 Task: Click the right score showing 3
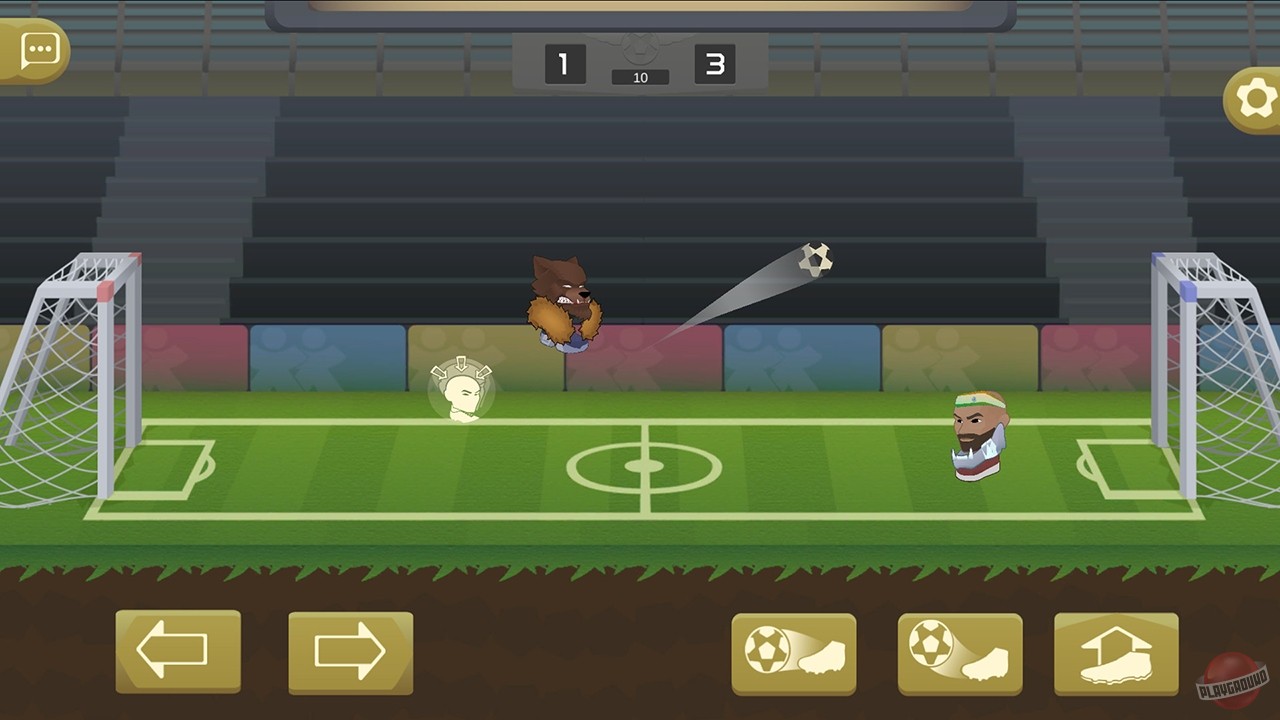(x=715, y=64)
